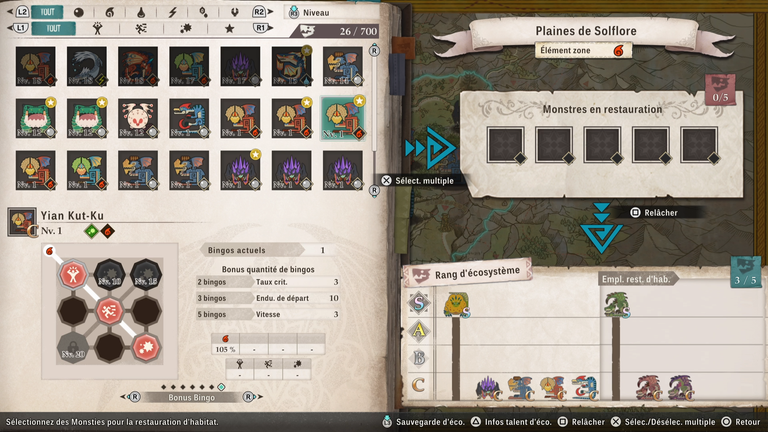The image size is (768, 432).
Task: Switch to the TOUT filter in the top row
Action: (x=44, y=12)
